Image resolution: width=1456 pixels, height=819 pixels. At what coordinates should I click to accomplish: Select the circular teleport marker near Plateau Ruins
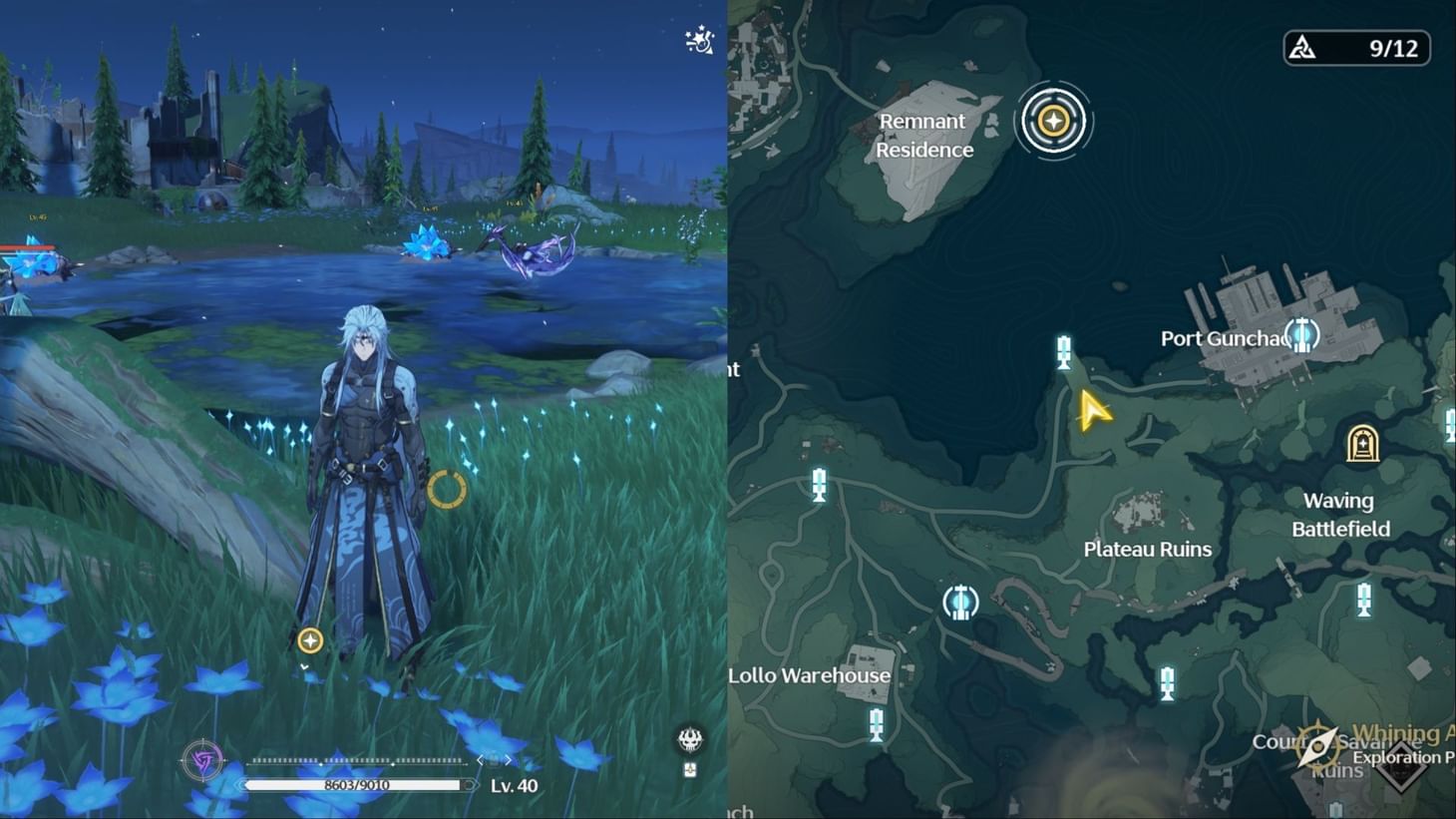pos(960,601)
